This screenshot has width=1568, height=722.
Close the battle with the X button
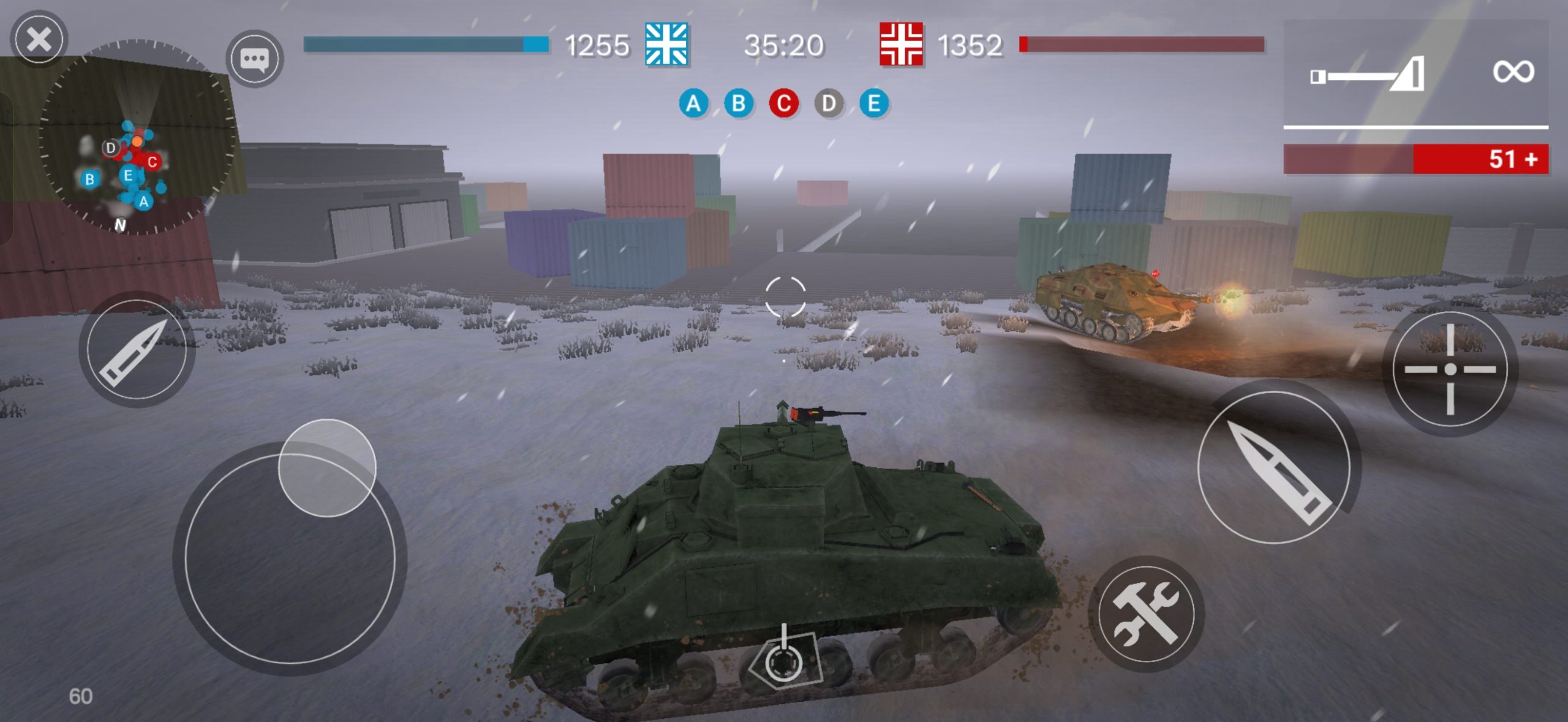click(x=39, y=40)
